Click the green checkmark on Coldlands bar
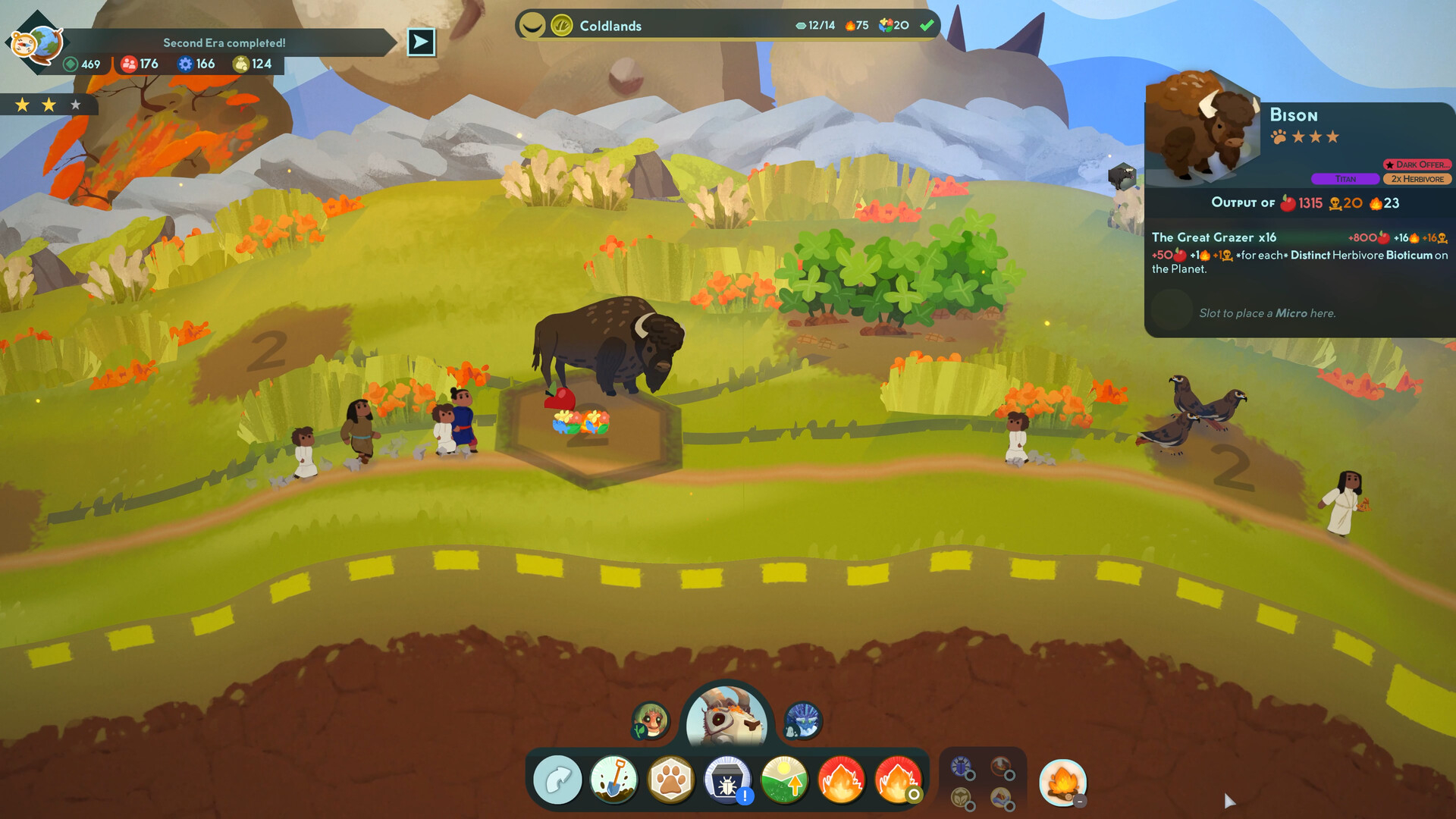The image size is (1456, 819). (x=927, y=25)
